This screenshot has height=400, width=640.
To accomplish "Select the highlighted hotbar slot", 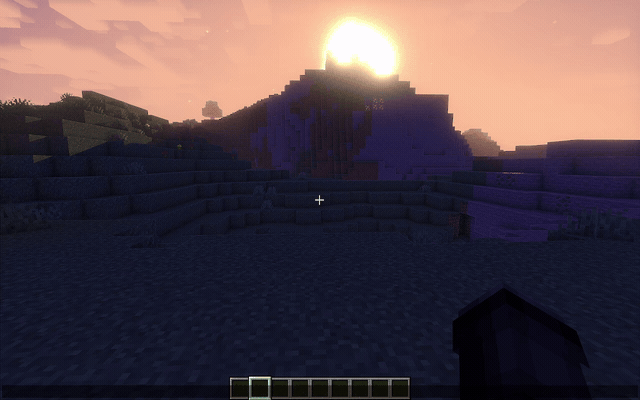I will click(260, 388).
